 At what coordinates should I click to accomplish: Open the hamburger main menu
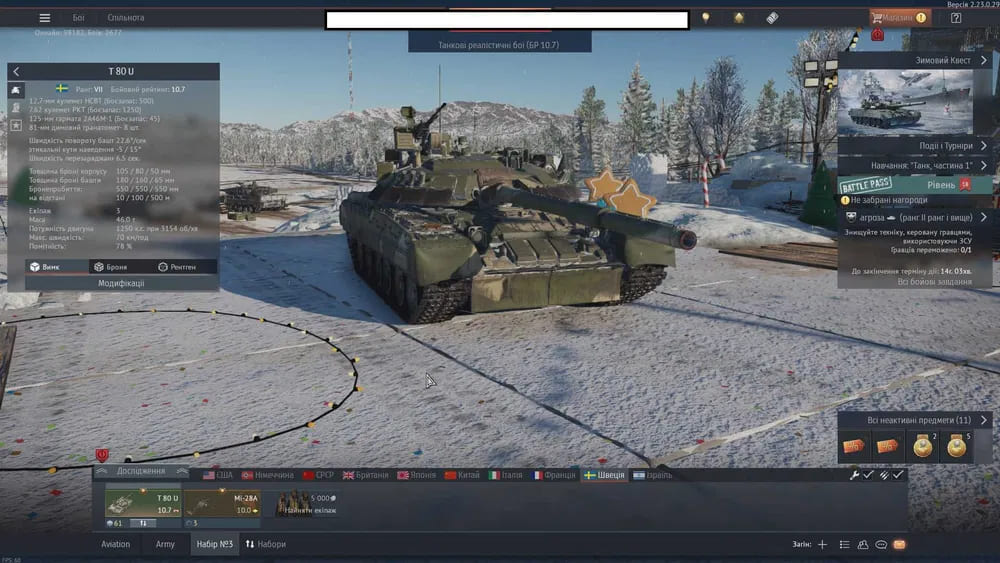pyautogui.click(x=44, y=17)
